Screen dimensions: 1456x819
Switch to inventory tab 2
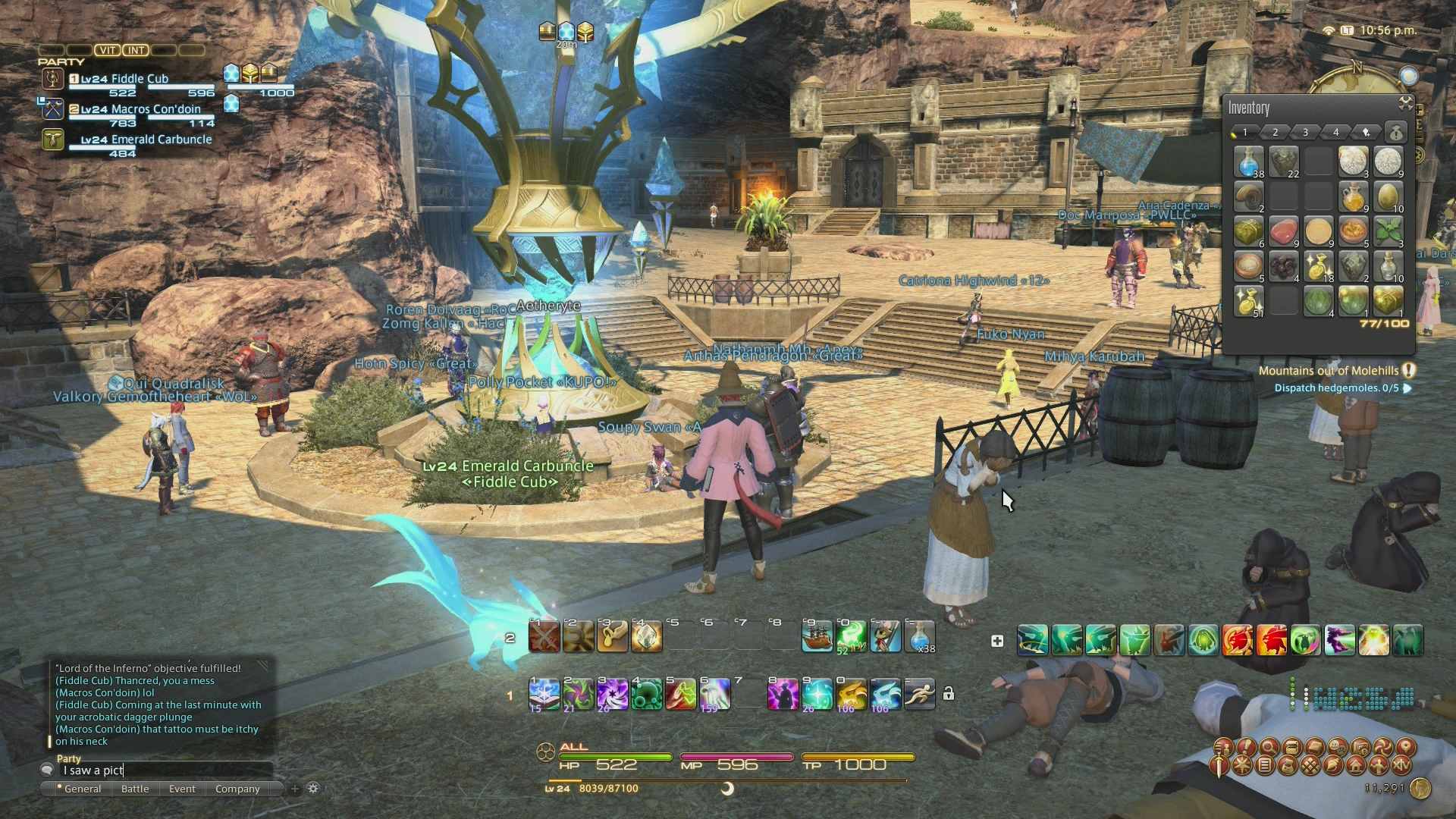coord(1276,133)
